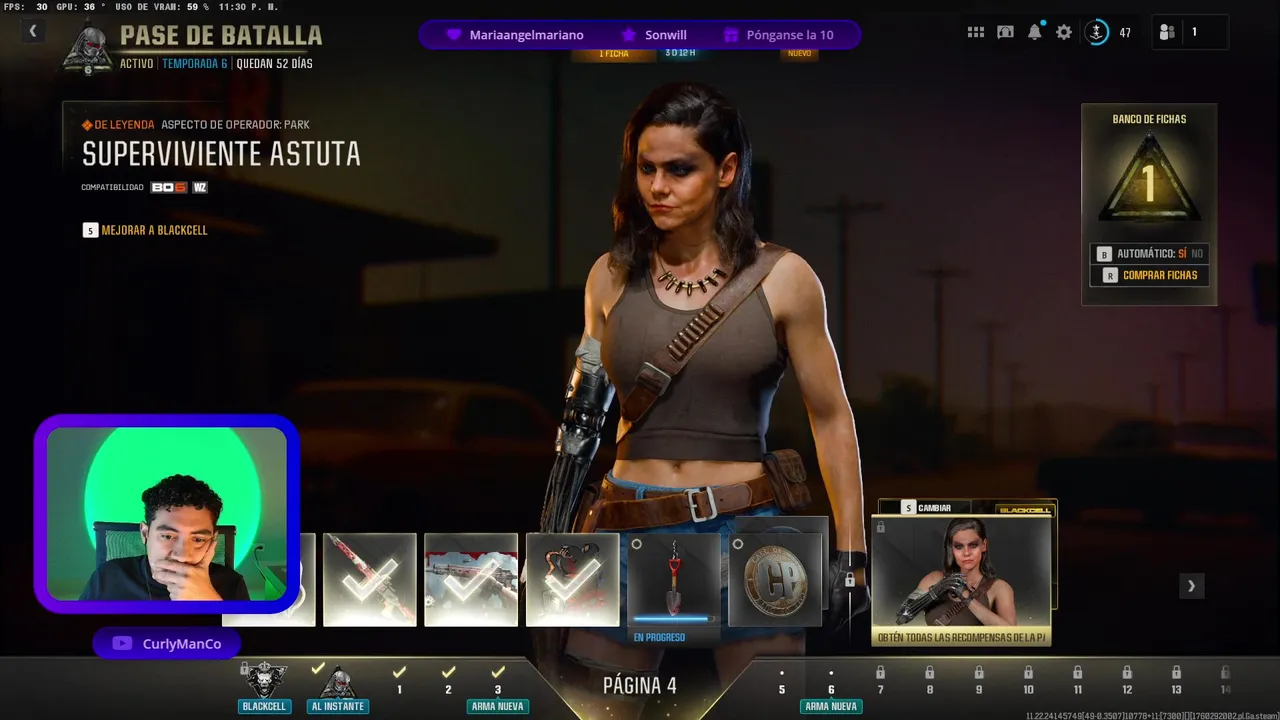Screen dimensions: 1280x720
Task: Click the CurlyManCo YouTube channel label
Action: 167,644
